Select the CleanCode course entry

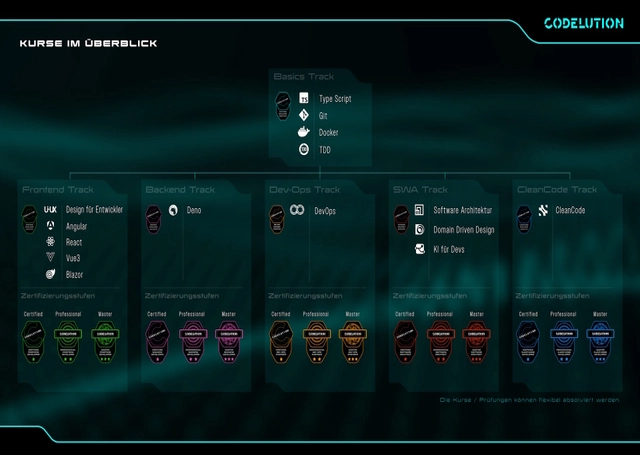coord(569,211)
